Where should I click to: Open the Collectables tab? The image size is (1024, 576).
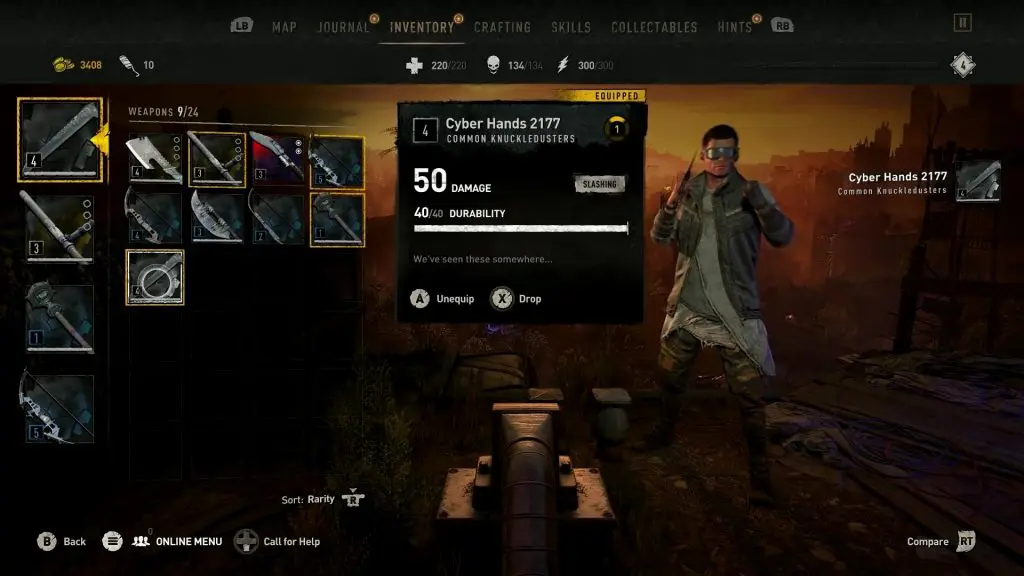[654, 27]
